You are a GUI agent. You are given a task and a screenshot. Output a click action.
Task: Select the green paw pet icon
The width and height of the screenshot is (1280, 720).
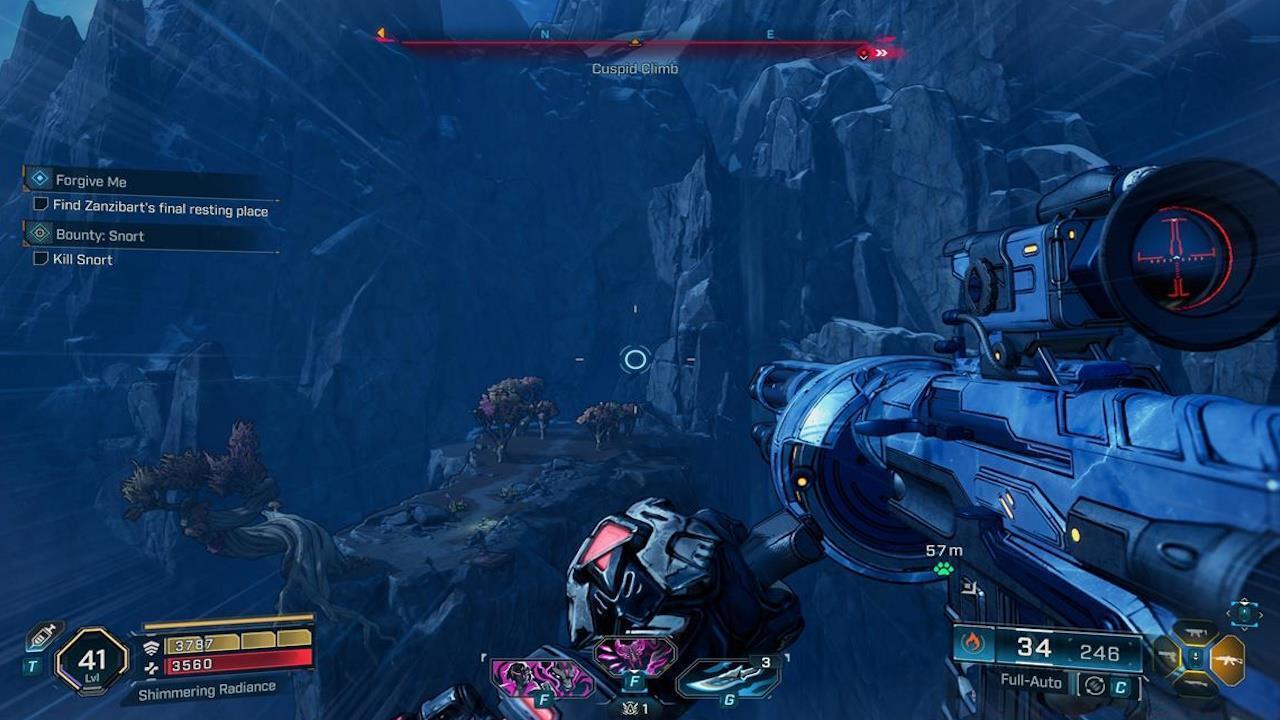tap(944, 567)
